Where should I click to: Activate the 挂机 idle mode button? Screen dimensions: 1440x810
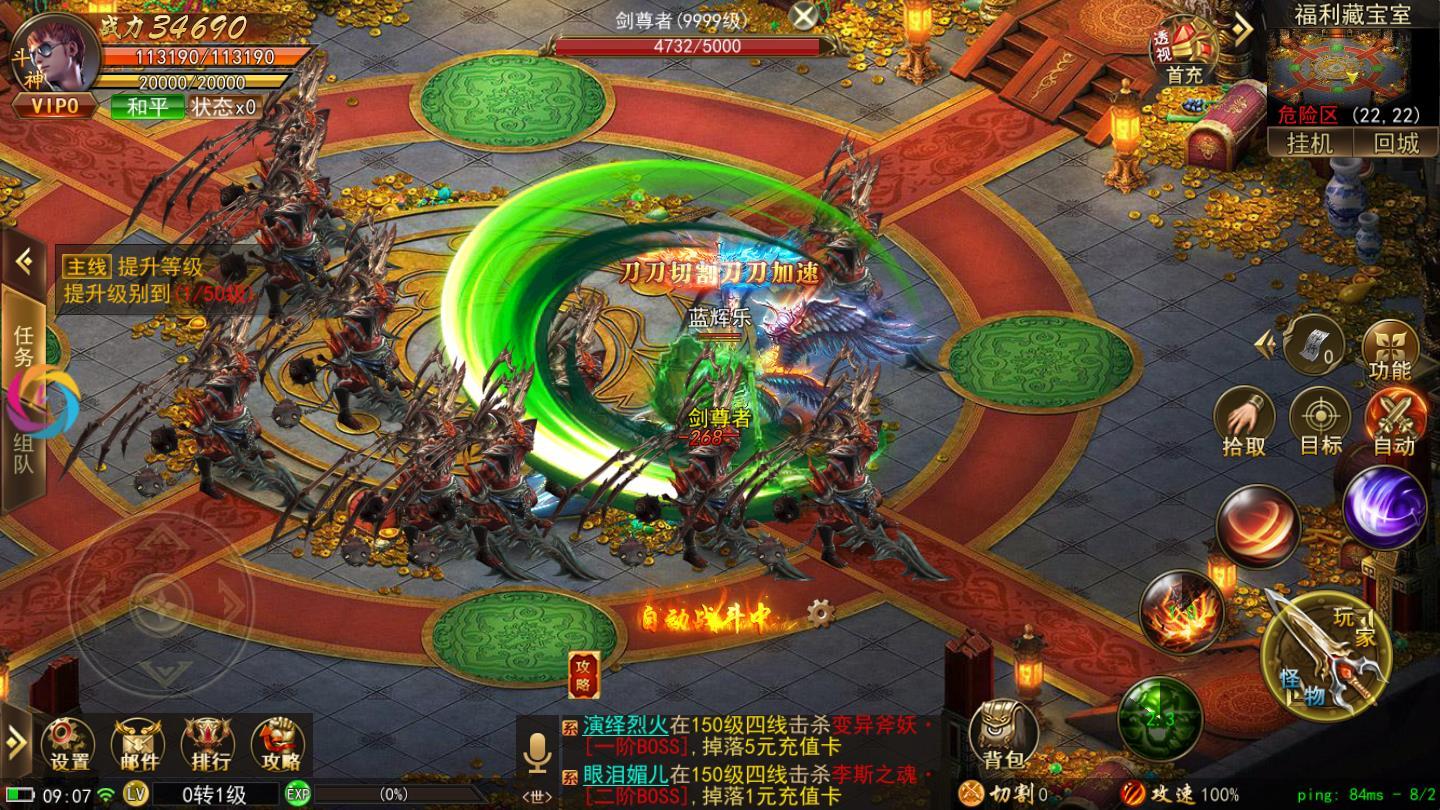pyautogui.click(x=1310, y=143)
